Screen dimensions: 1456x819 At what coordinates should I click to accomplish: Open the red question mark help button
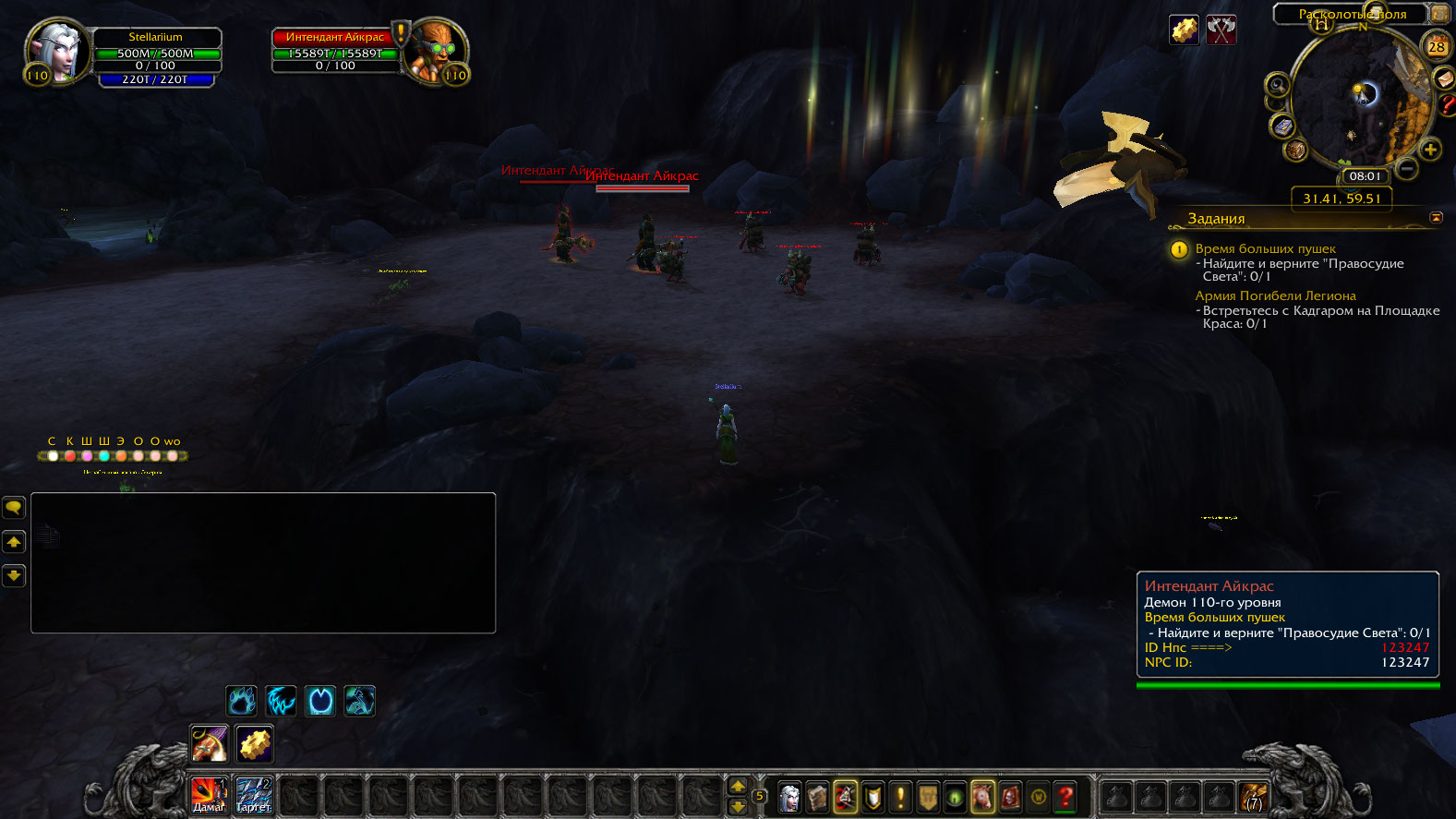click(x=1065, y=796)
